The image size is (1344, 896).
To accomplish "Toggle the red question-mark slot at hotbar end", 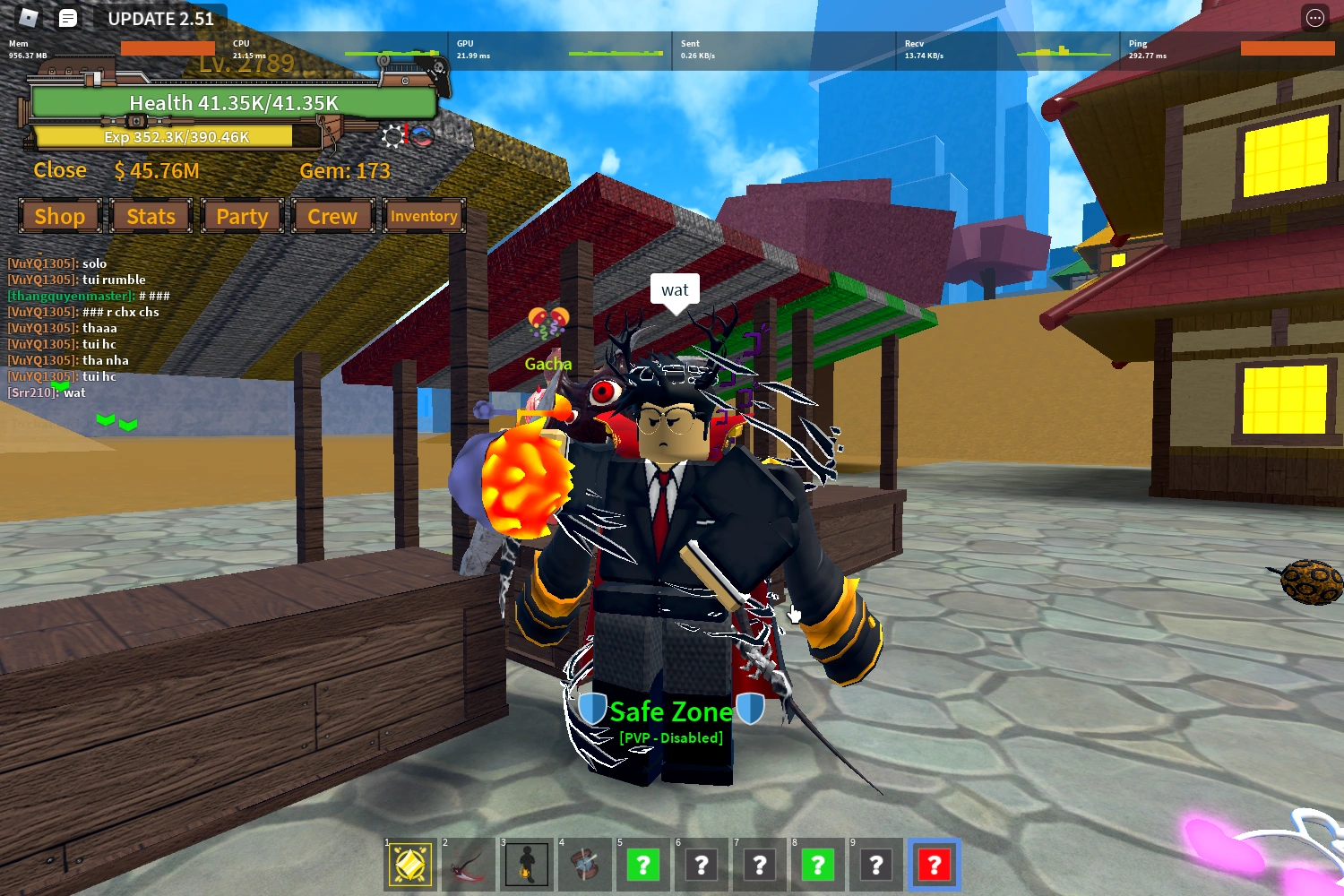I will (935, 865).
